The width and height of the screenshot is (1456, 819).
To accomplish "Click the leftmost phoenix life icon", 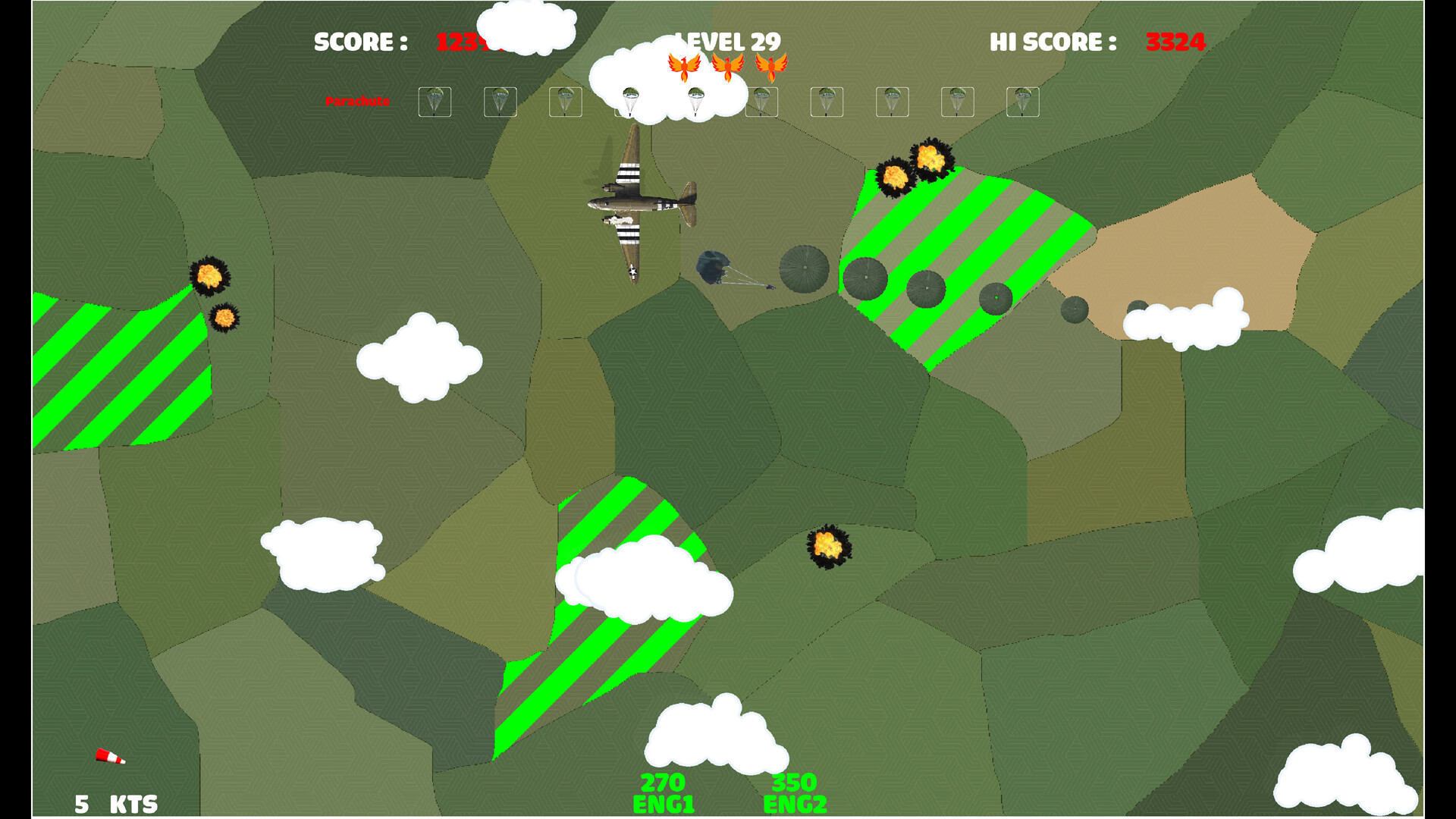I will (x=683, y=67).
